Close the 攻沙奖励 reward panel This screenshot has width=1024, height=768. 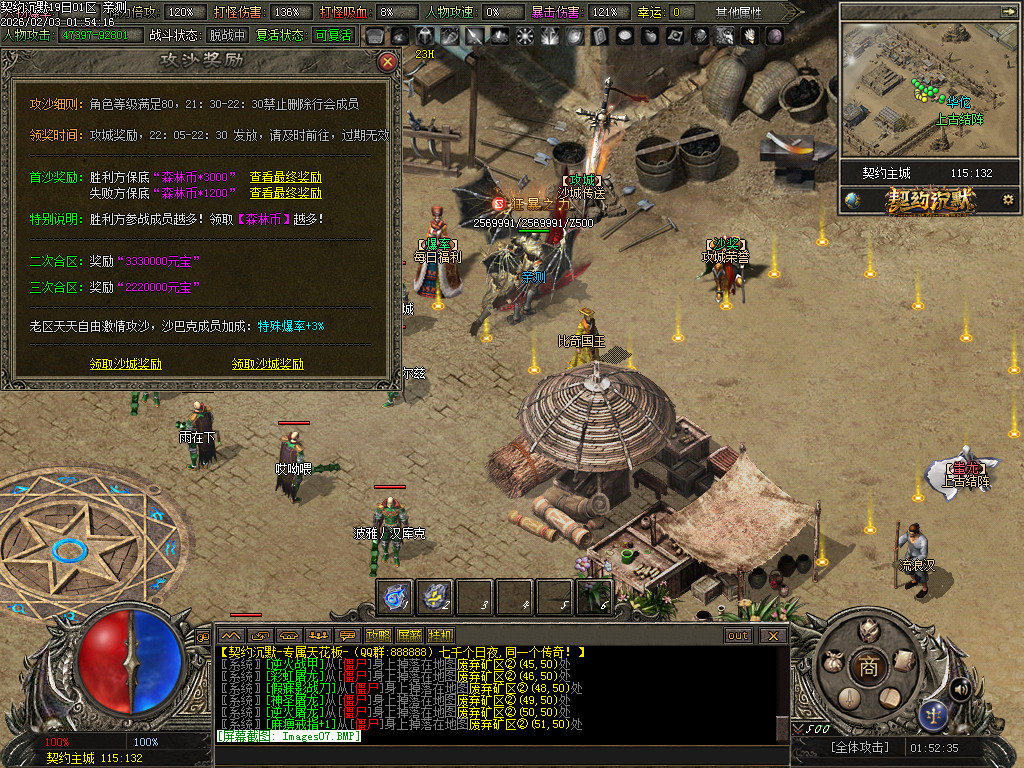tap(388, 61)
